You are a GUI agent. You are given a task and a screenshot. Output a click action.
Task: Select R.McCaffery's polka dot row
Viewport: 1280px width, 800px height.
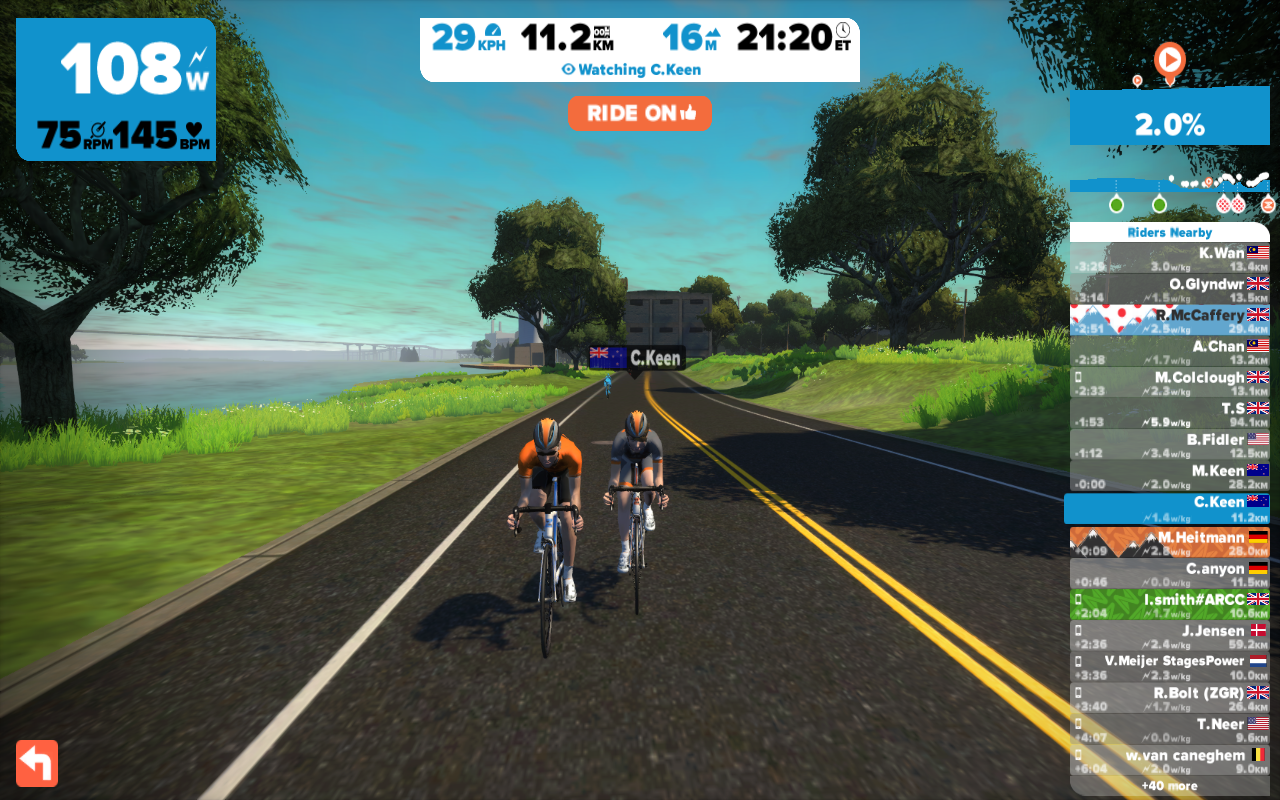1169,321
